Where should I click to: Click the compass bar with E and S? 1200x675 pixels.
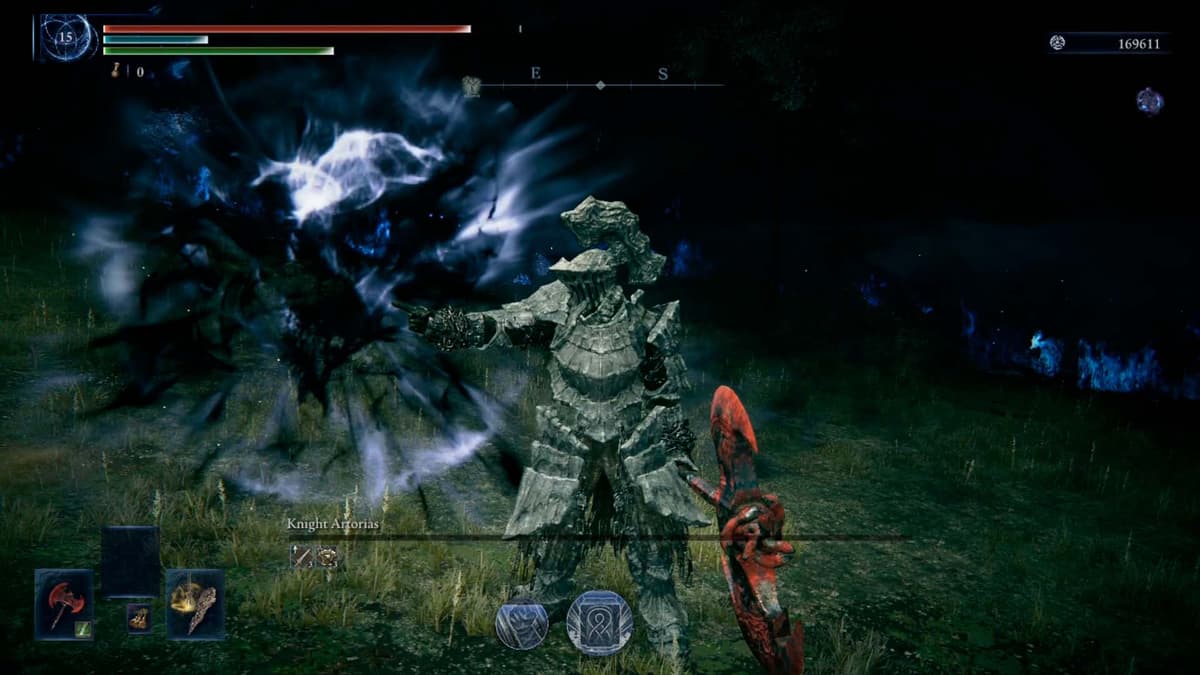(x=600, y=85)
